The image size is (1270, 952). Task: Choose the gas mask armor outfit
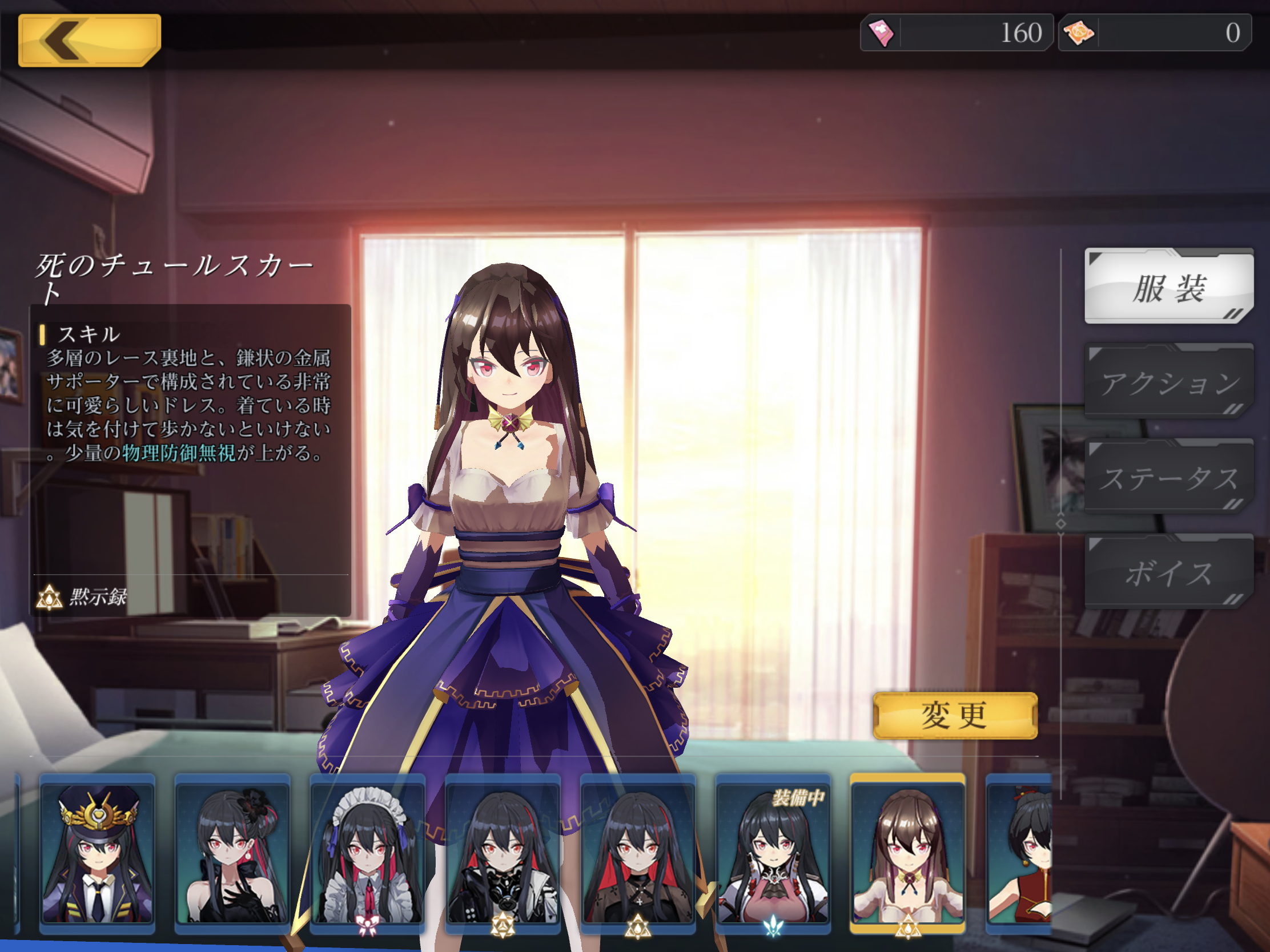point(503,853)
